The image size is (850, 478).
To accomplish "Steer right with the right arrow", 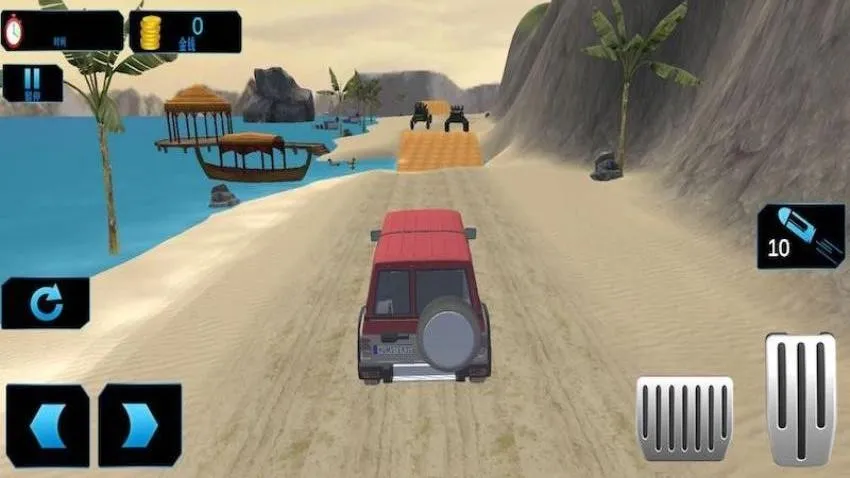I will pyautogui.click(x=140, y=426).
